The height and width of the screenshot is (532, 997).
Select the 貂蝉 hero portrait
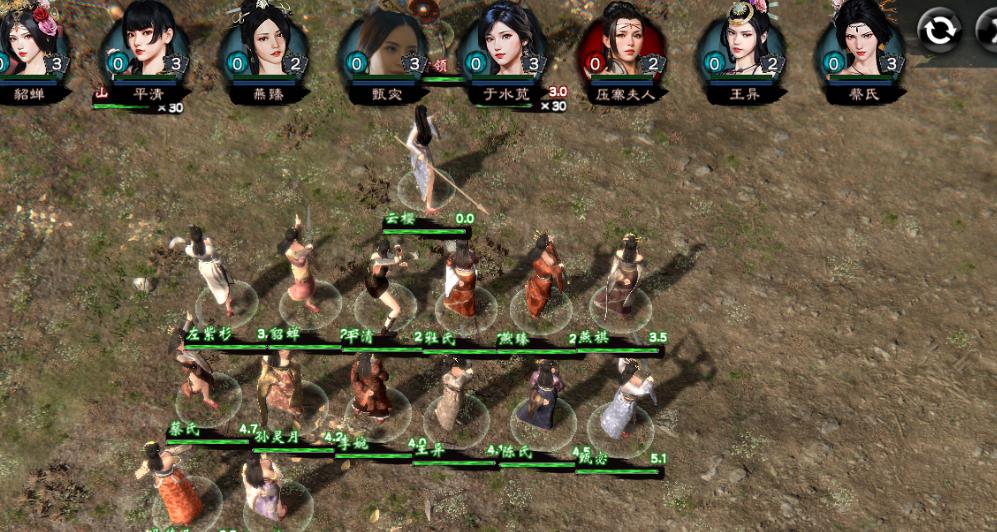pyautogui.click(x=30, y=40)
